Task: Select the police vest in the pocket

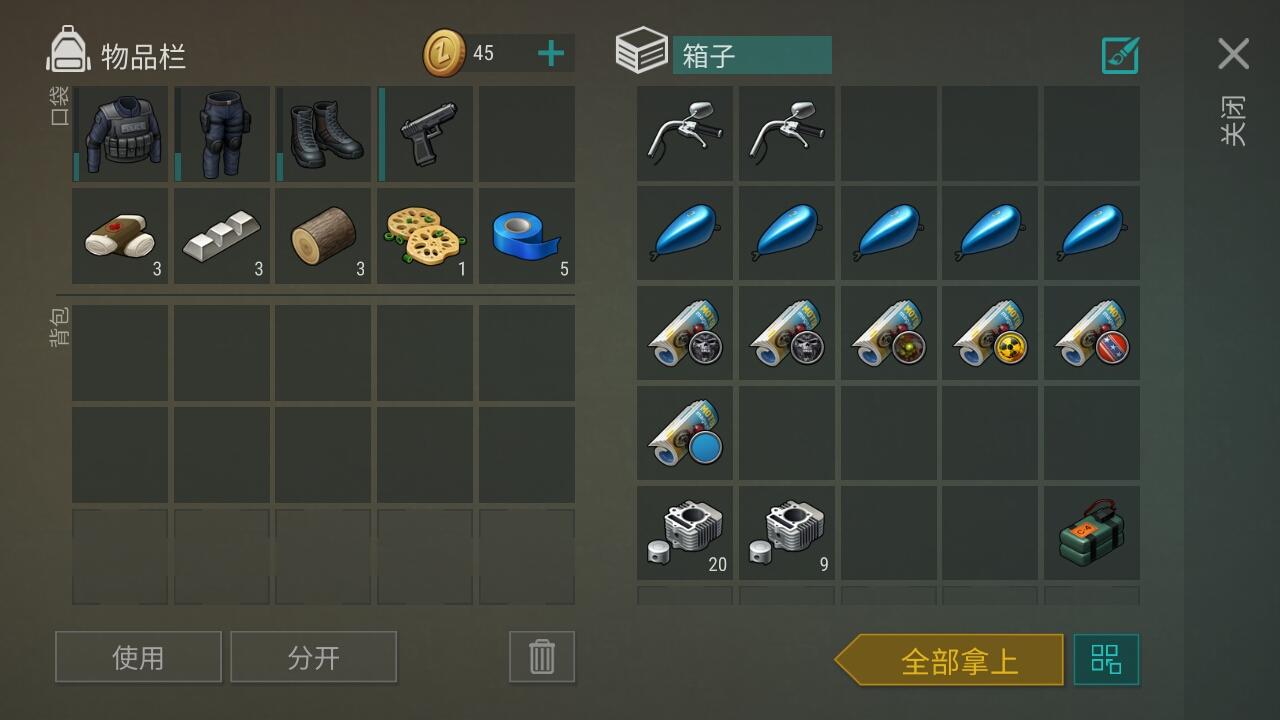Action: coord(120,134)
